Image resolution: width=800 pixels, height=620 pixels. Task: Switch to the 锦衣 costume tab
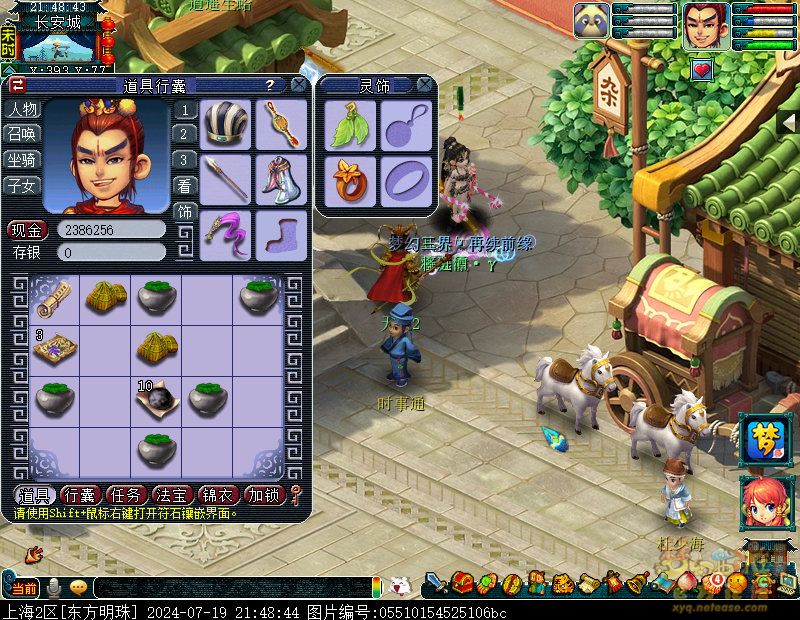pyautogui.click(x=219, y=494)
